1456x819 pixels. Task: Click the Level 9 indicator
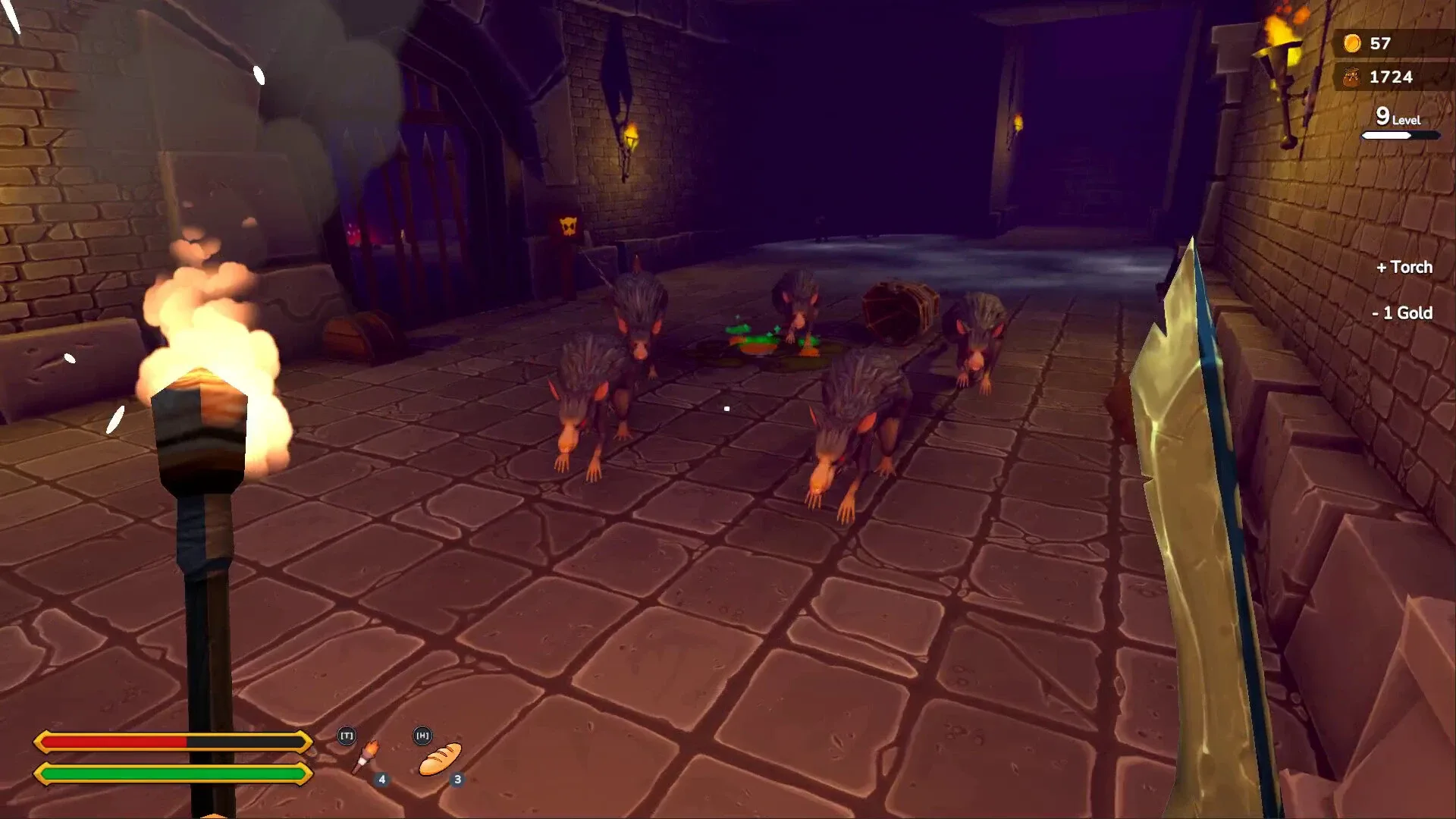click(x=1395, y=118)
